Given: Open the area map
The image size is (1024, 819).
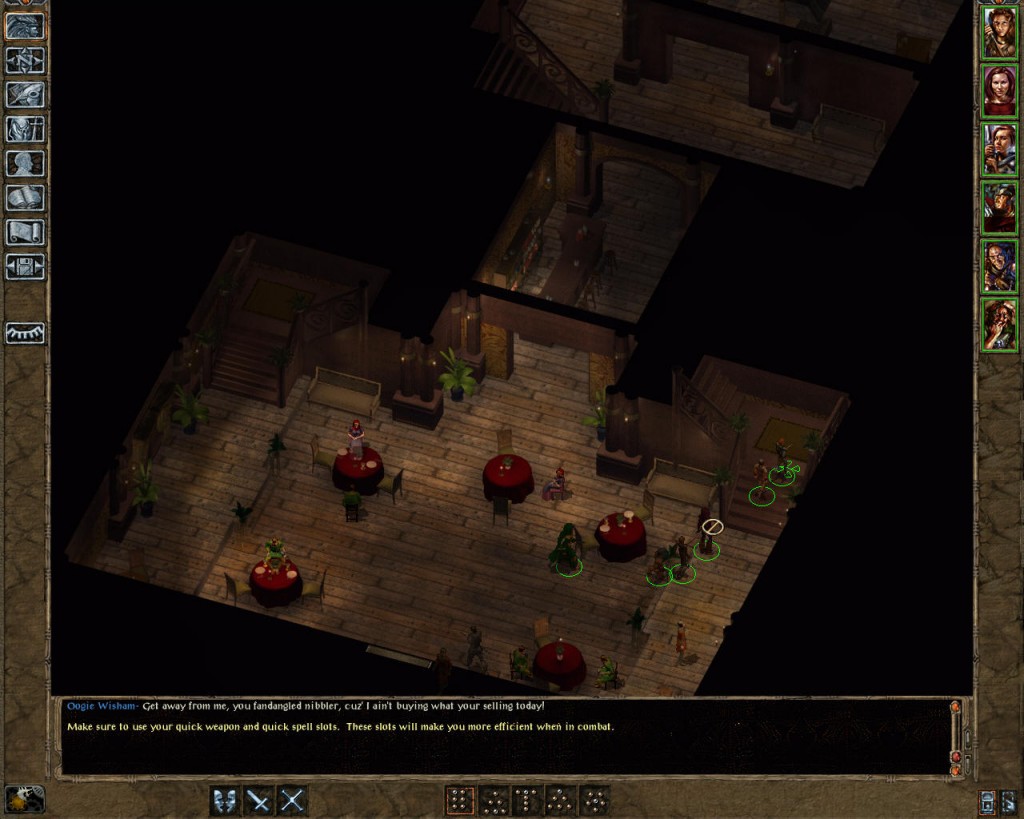Looking at the screenshot, I should 25,61.
